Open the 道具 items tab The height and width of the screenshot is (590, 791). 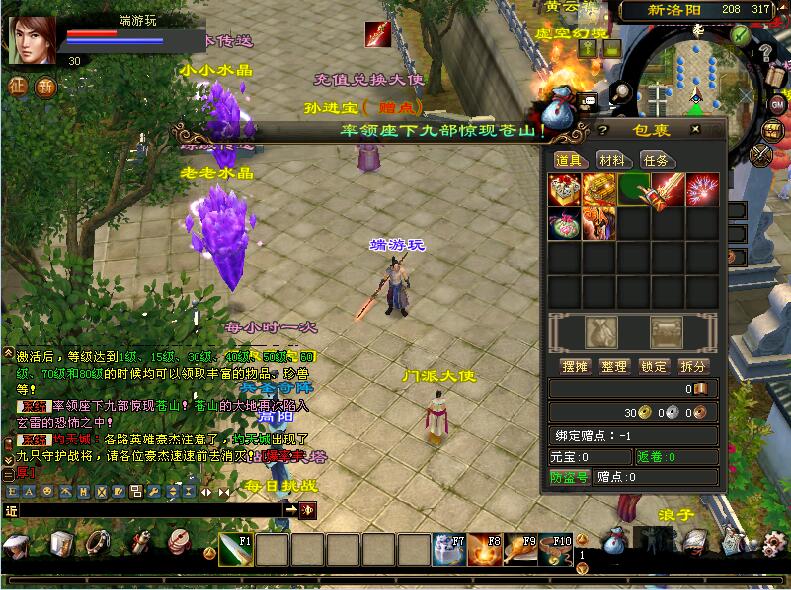pyautogui.click(x=569, y=160)
